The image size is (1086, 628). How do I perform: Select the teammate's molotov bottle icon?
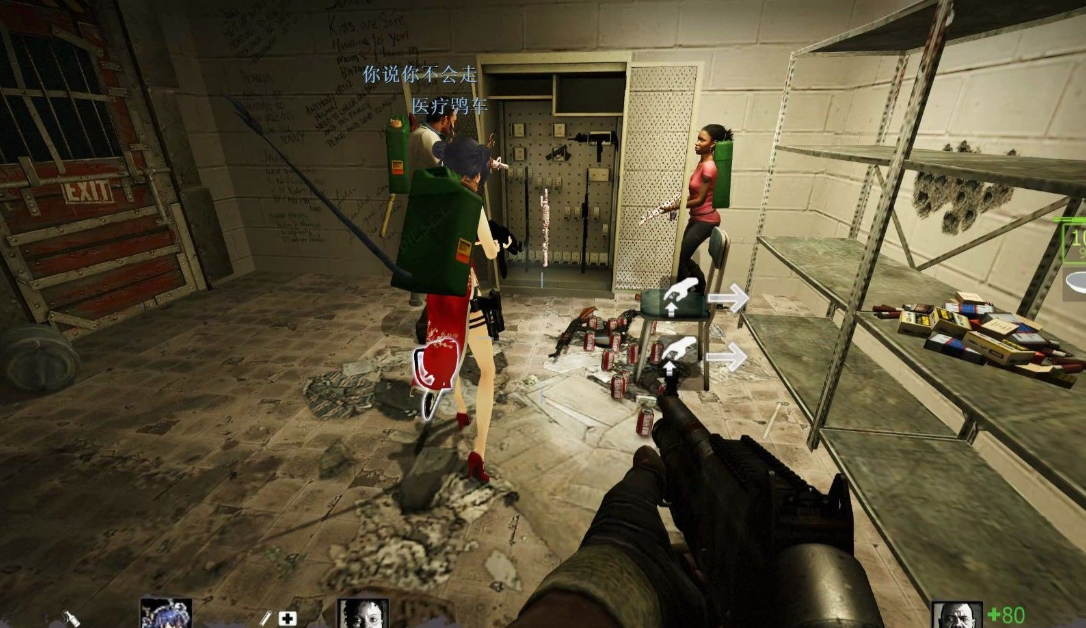tap(72, 619)
